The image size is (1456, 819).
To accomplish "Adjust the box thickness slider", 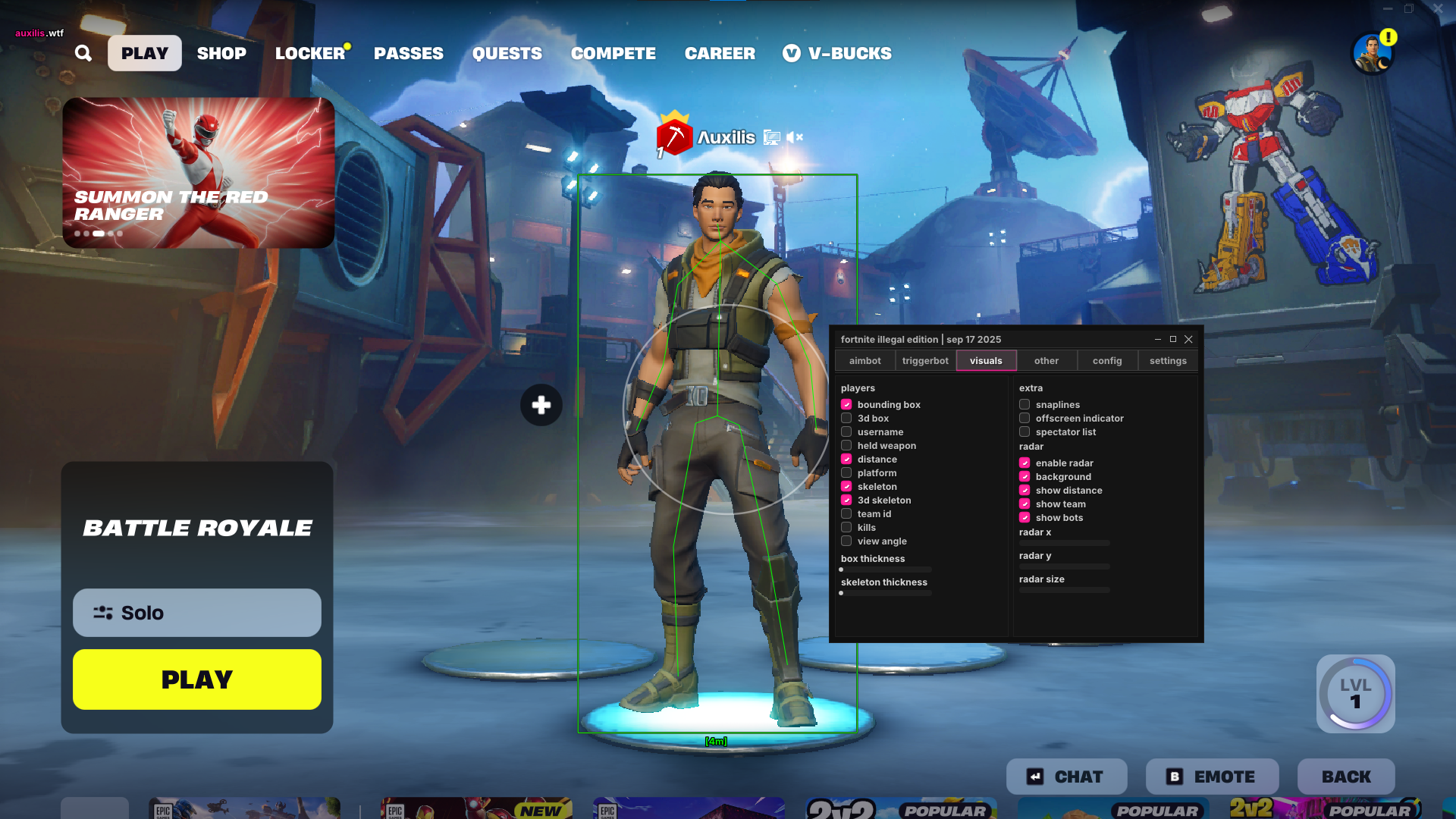I will tap(885, 570).
